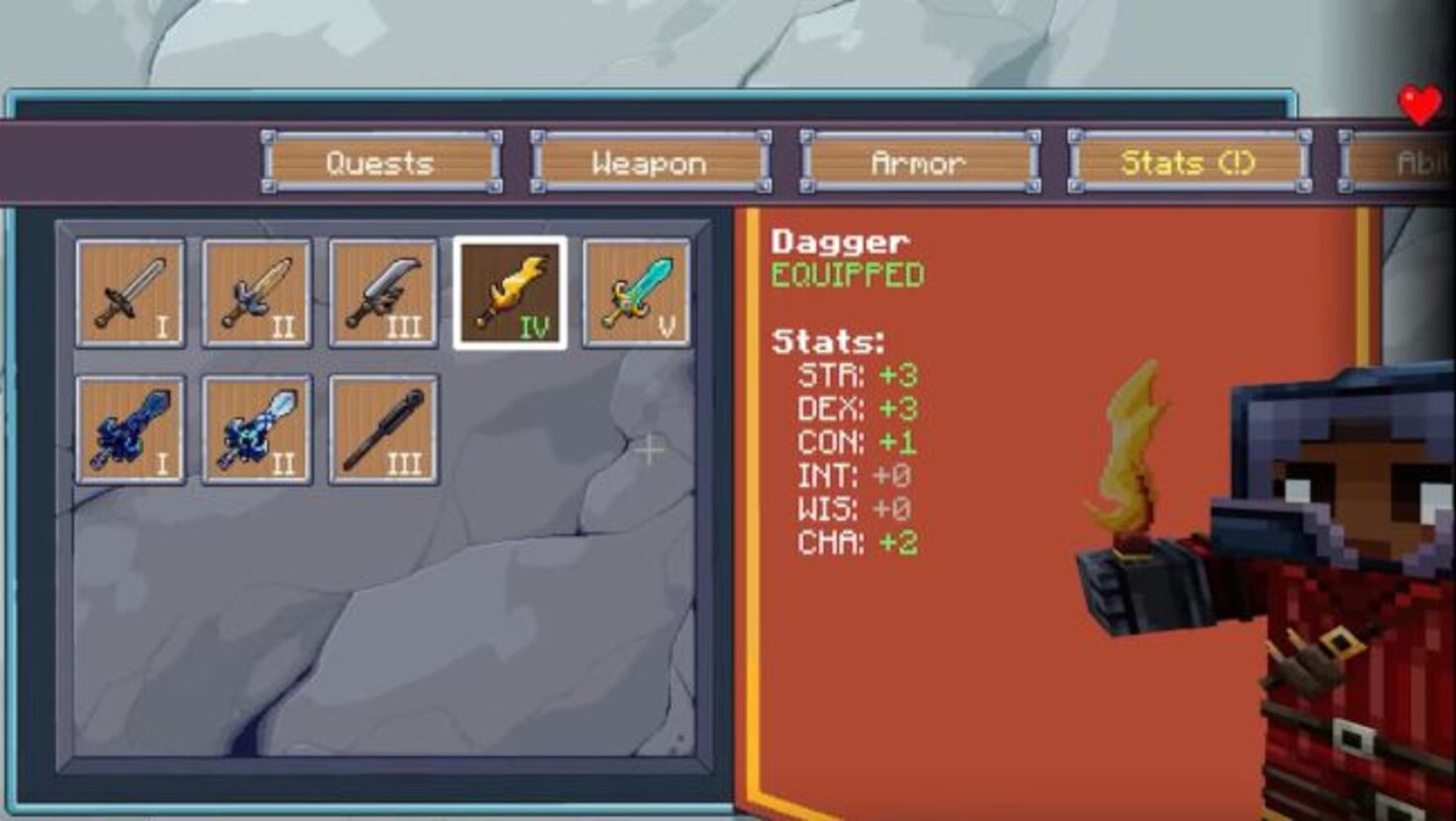Click the red heart health icon

click(x=1420, y=102)
